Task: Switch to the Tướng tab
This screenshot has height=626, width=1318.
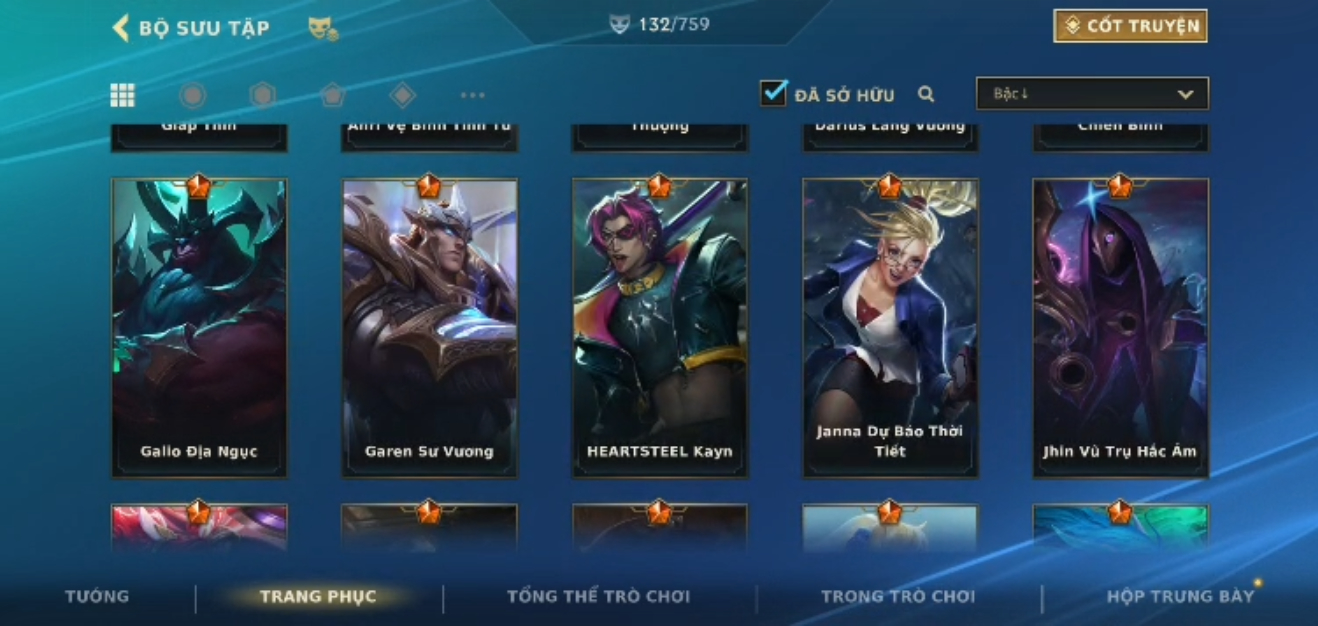Action: [x=97, y=596]
